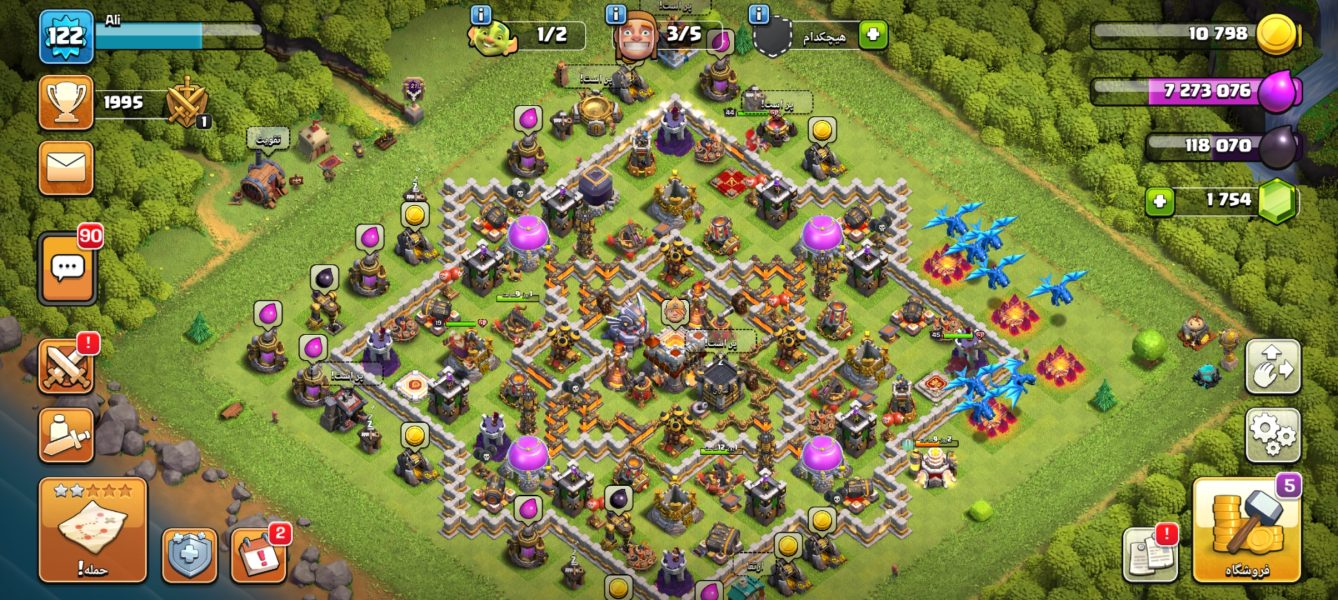The image size is (1338, 600).
Task: Open the chat speech bubble
Action: [x=67, y=268]
